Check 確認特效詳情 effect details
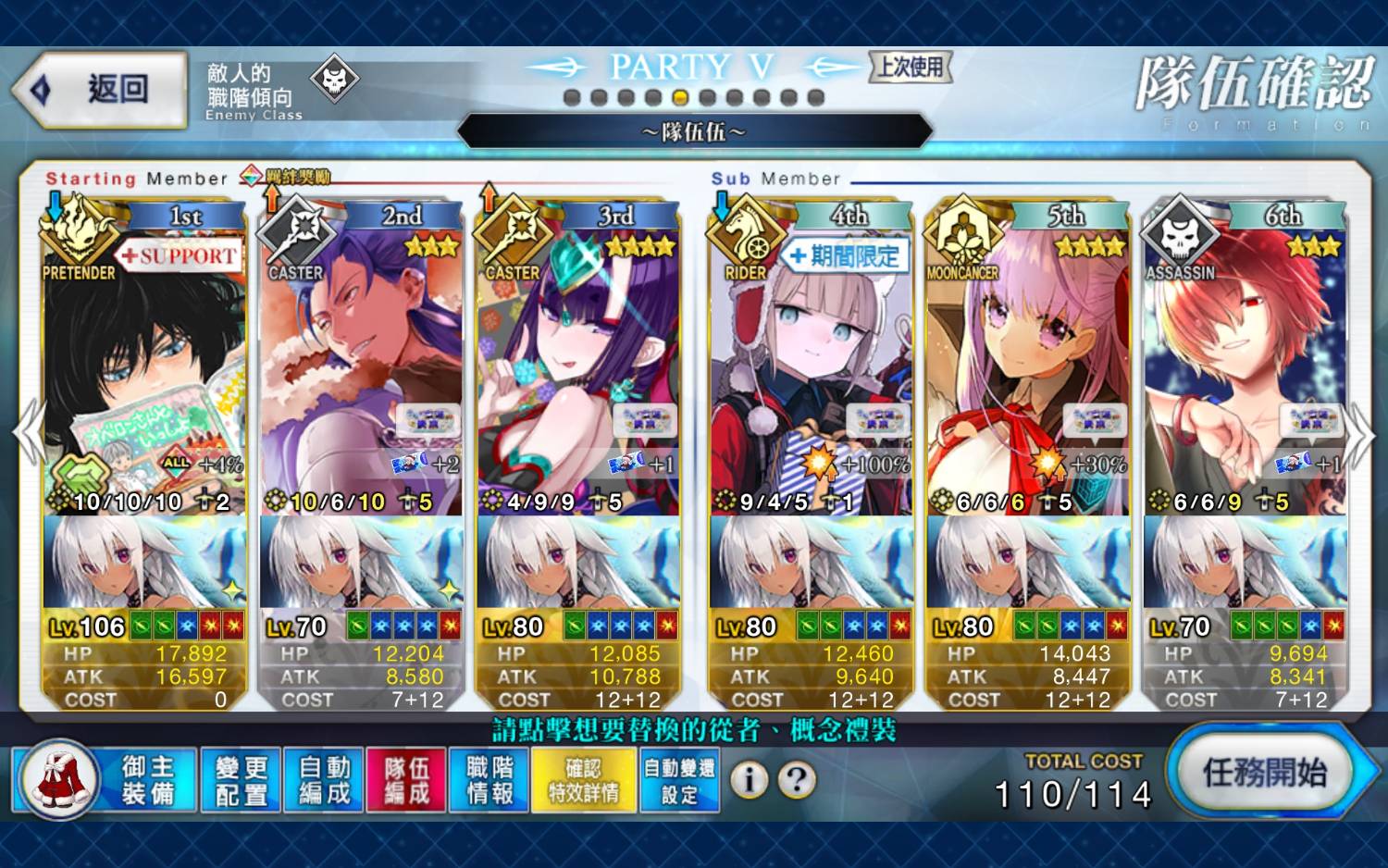This screenshot has width=1388, height=868. (584, 780)
